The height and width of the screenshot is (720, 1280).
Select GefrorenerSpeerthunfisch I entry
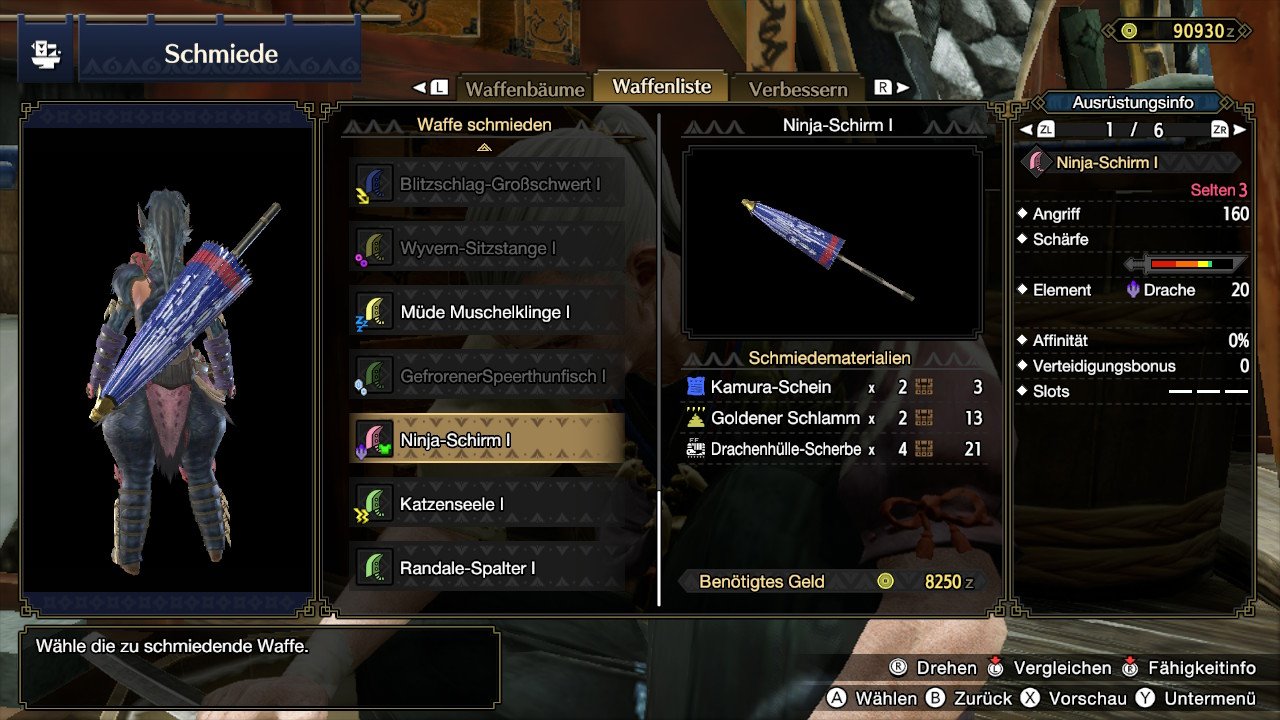[x=487, y=376]
